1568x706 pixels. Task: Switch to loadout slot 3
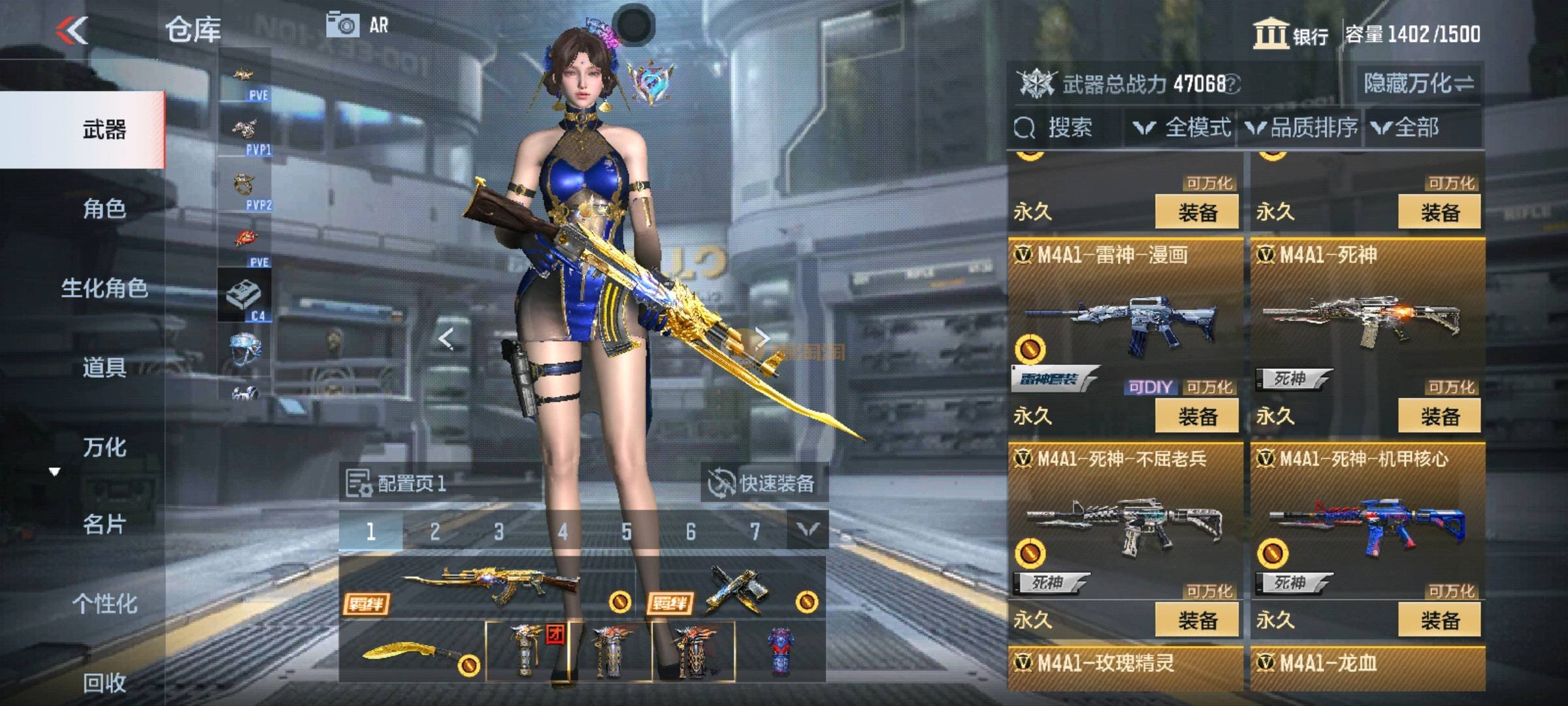[x=499, y=531]
